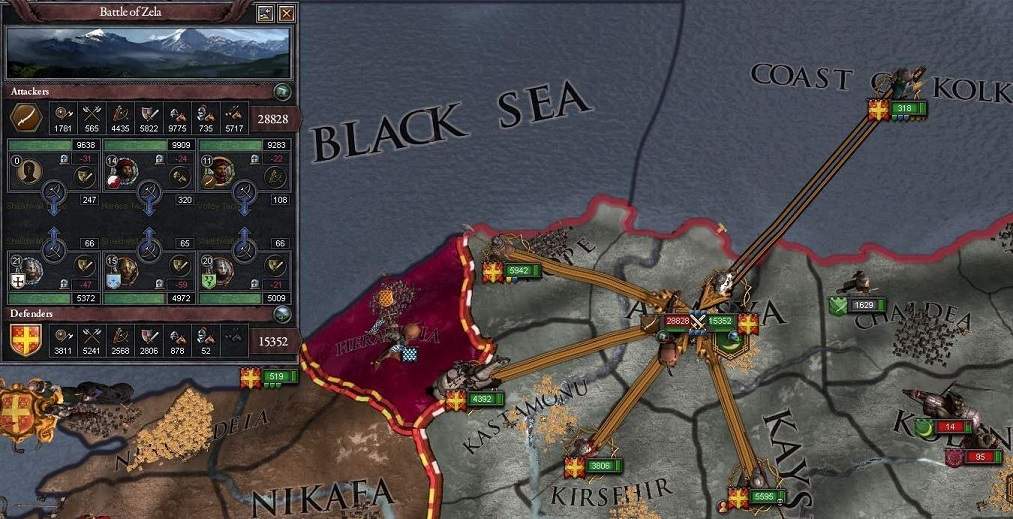Open defender commander portrait marked 21
The image size is (1013, 519).
(28, 268)
